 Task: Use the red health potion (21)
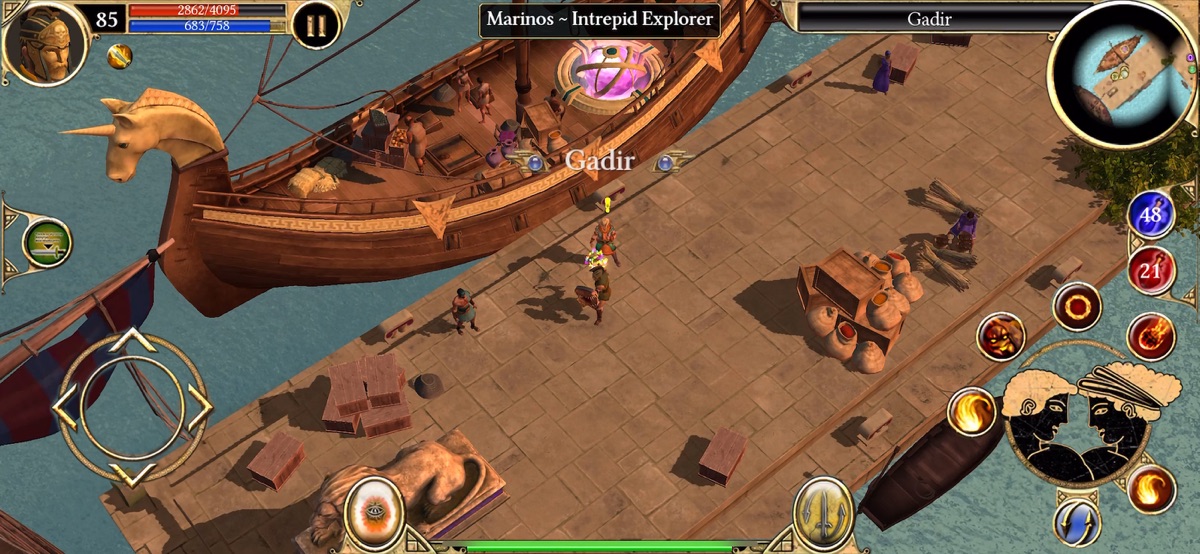1151,270
